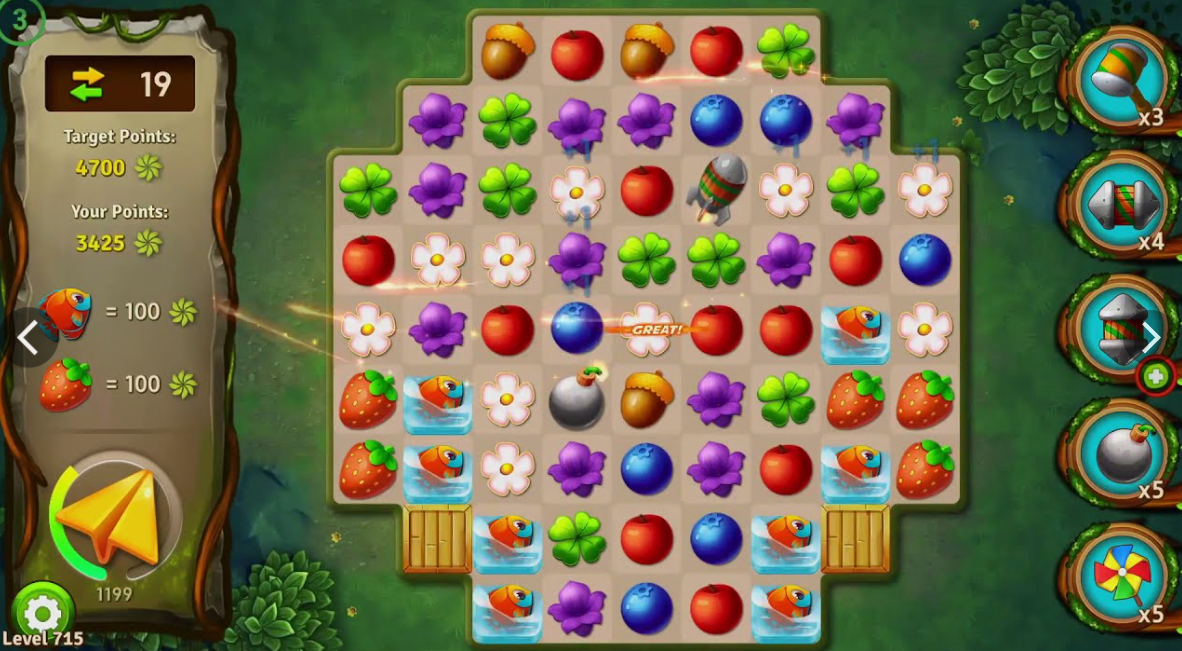Viewport: 1182px width, 651px height.
Task: Tap the yellow paper plane button
Action: tap(110, 516)
